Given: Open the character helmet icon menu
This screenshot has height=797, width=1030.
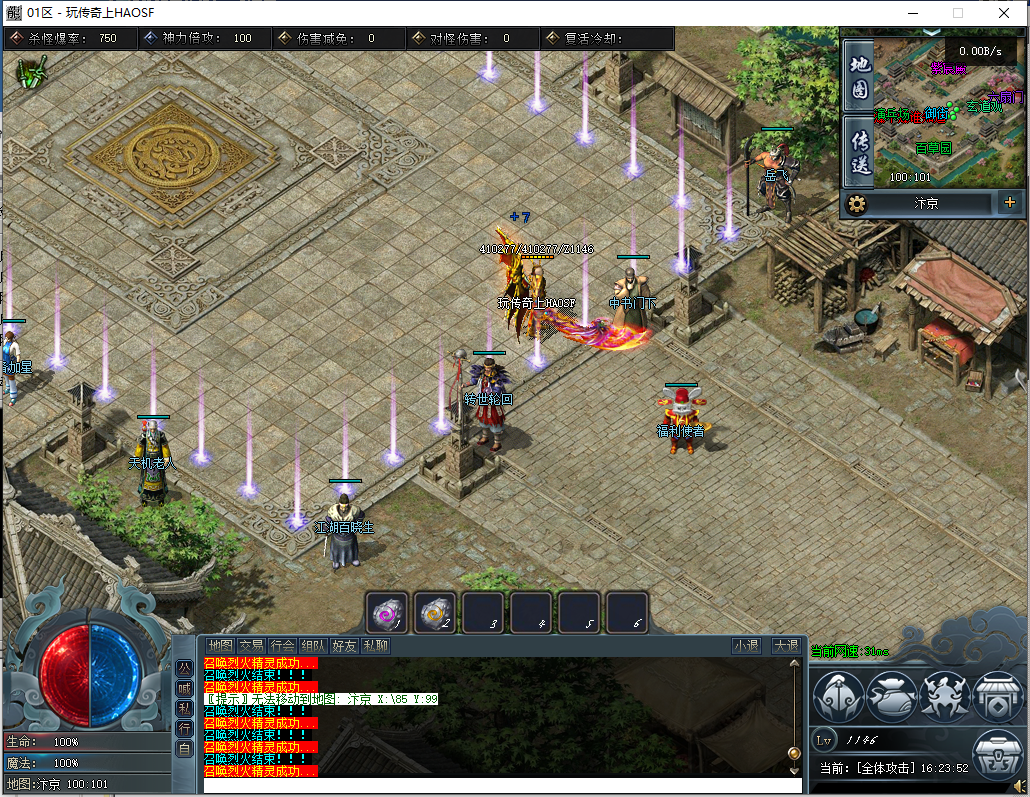Looking at the screenshot, I should click(838, 697).
